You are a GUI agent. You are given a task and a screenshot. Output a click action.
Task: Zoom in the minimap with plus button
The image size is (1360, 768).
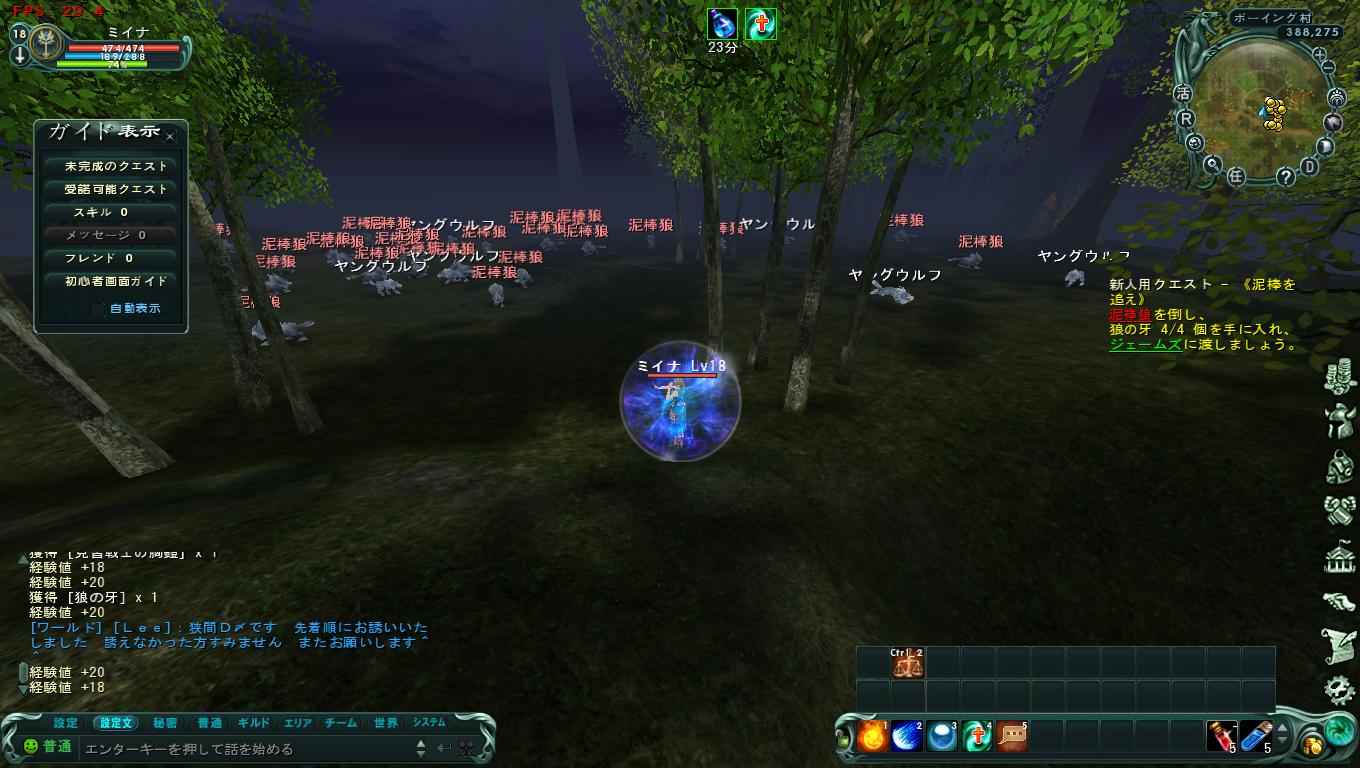click(x=1319, y=54)
